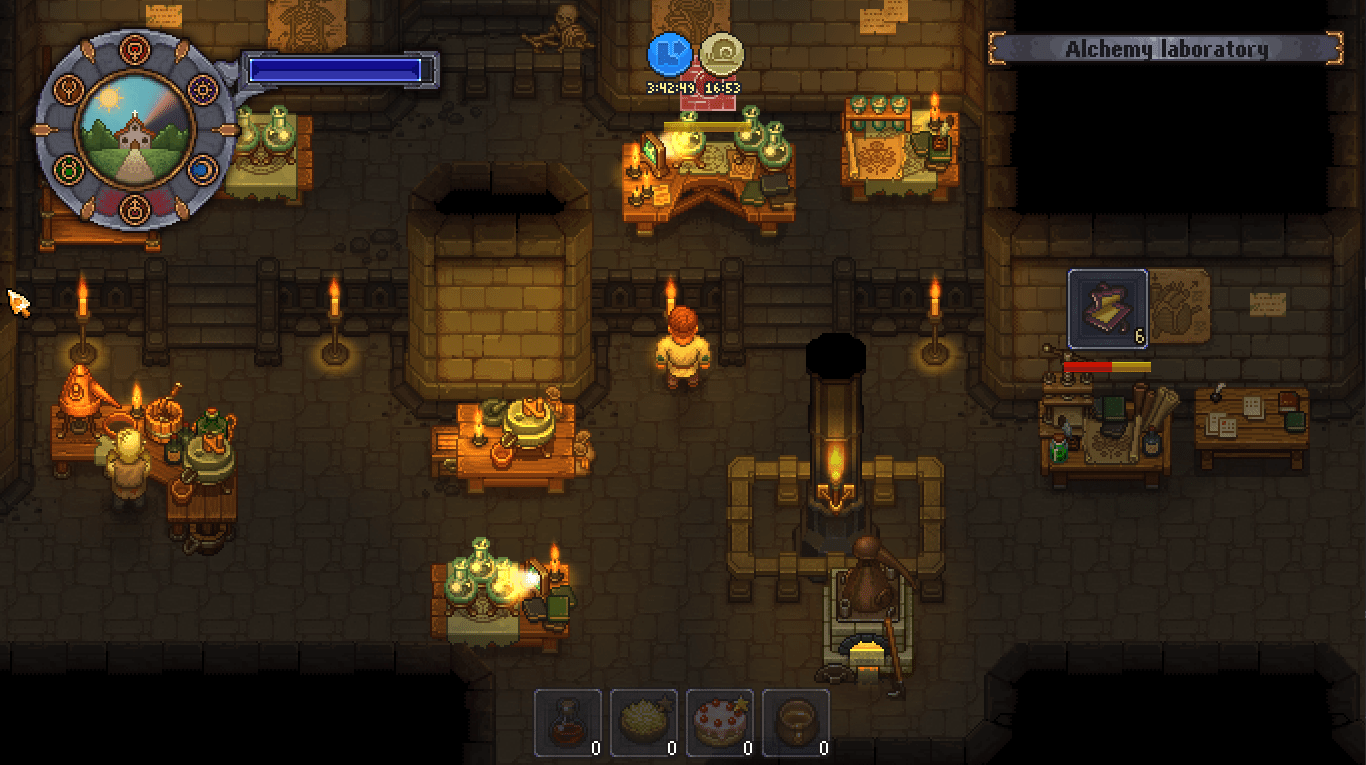
Task: Open the letter notification showing 6
Action: (x=1107, y=307)
